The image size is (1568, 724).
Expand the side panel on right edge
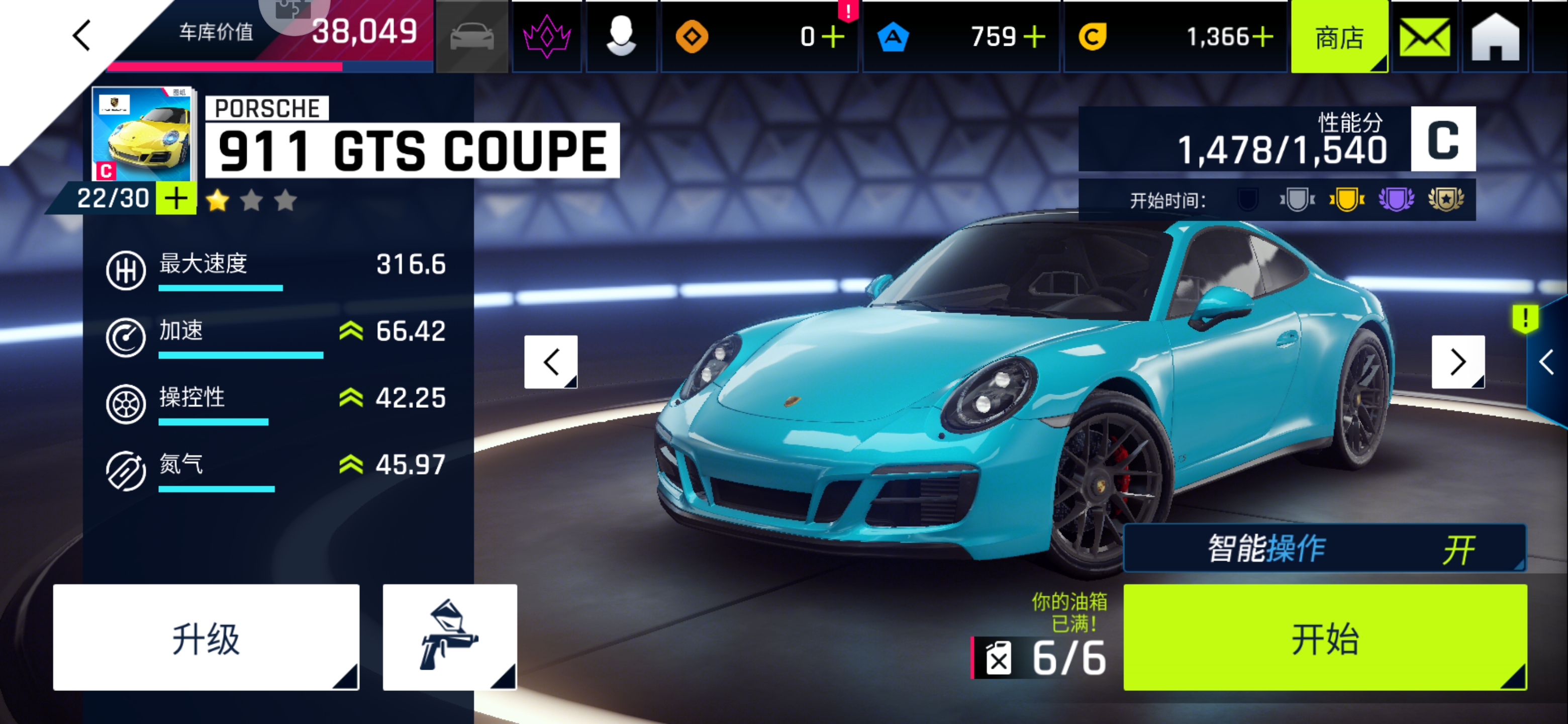click(1547, 363)
